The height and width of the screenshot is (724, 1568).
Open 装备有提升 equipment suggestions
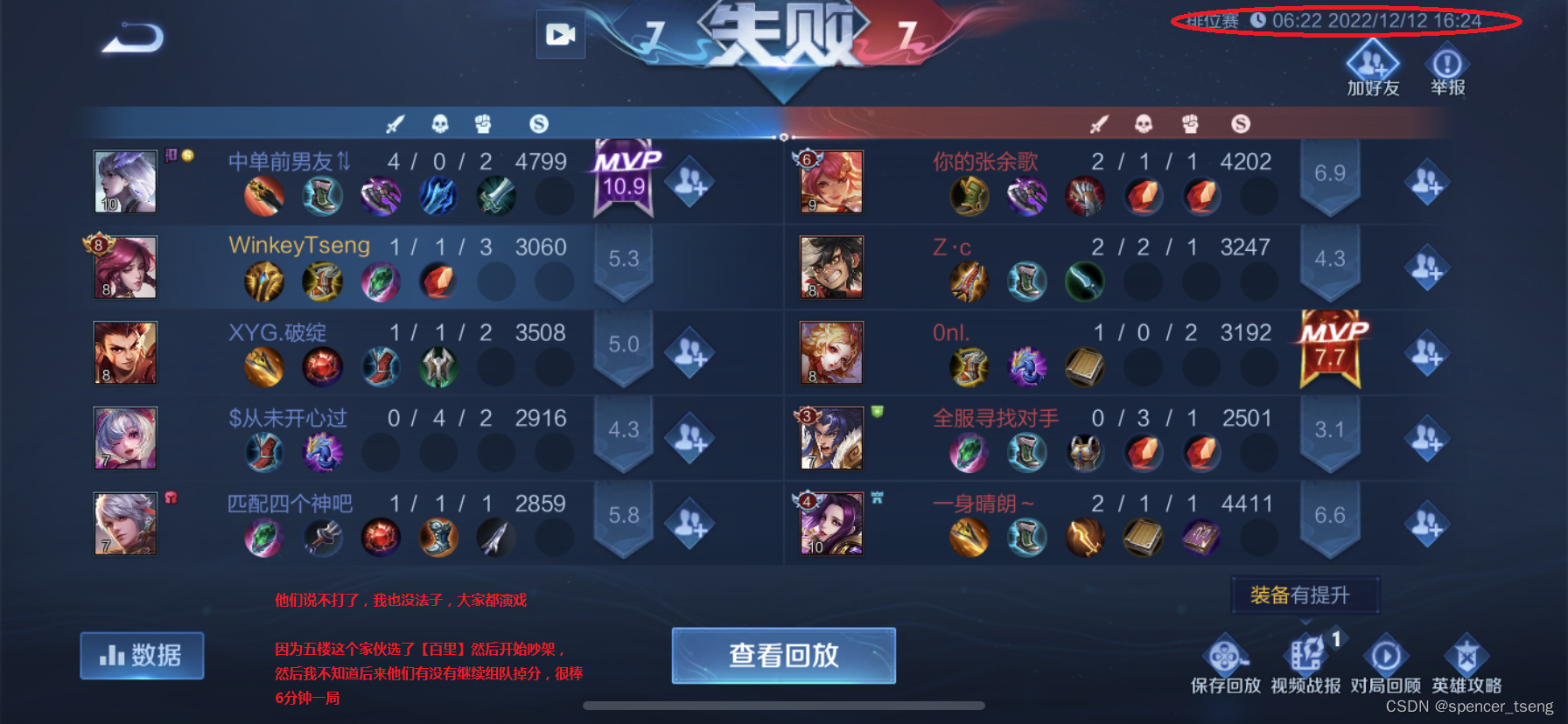tap(1305, 594)
